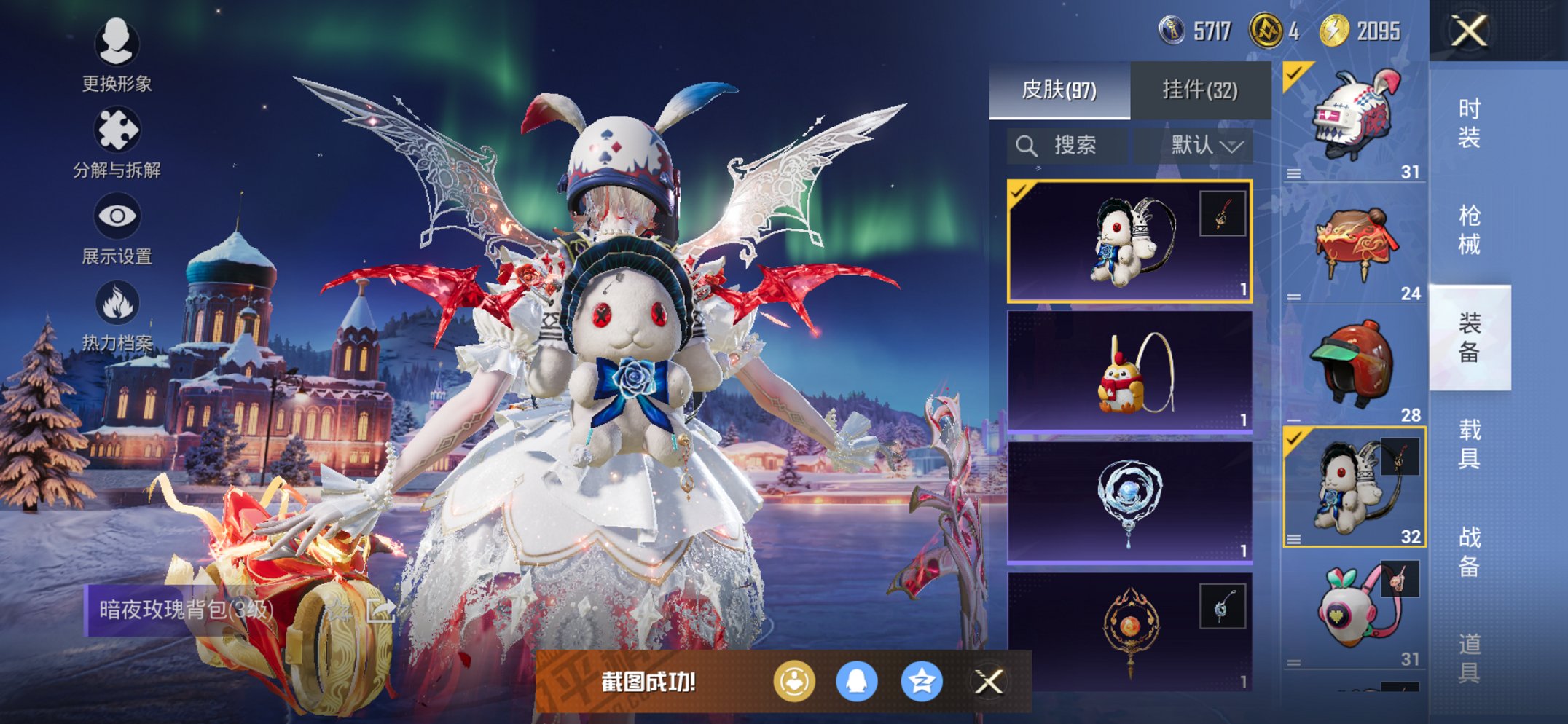This screenshot has width=1568, height=724.
Task: Select the white rabbit backpack skin
Action: coord(1129,241)
